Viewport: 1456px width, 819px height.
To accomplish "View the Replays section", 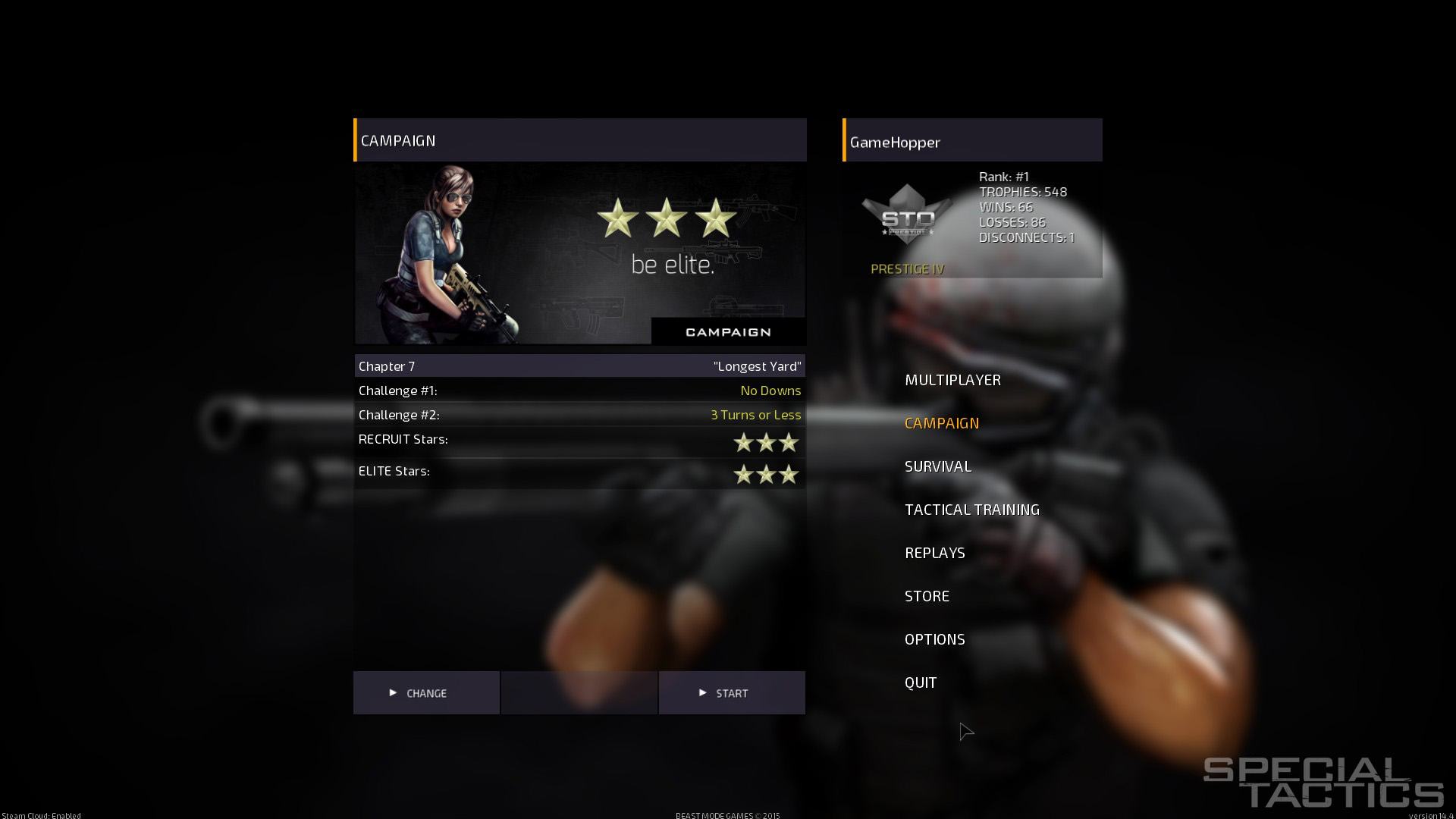I will pyautogui.click(x=934, y=553).
